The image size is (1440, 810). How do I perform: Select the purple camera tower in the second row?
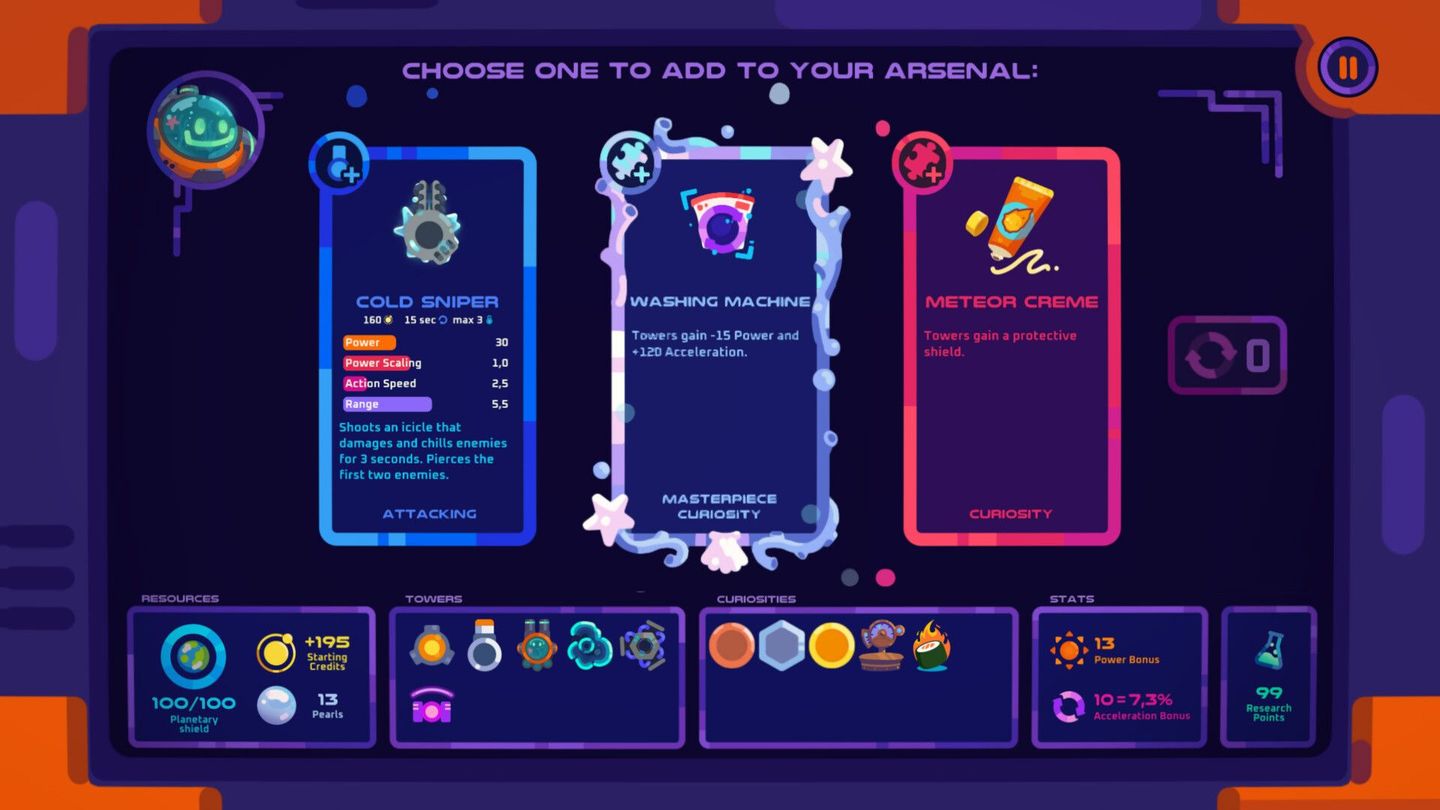(x=432, y=708)
